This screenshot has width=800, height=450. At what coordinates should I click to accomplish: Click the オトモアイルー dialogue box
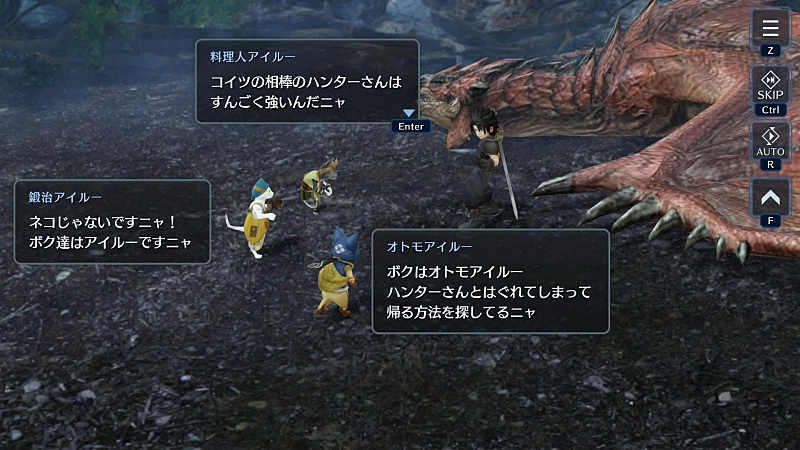pyautogui.click(x=490, y=281)
